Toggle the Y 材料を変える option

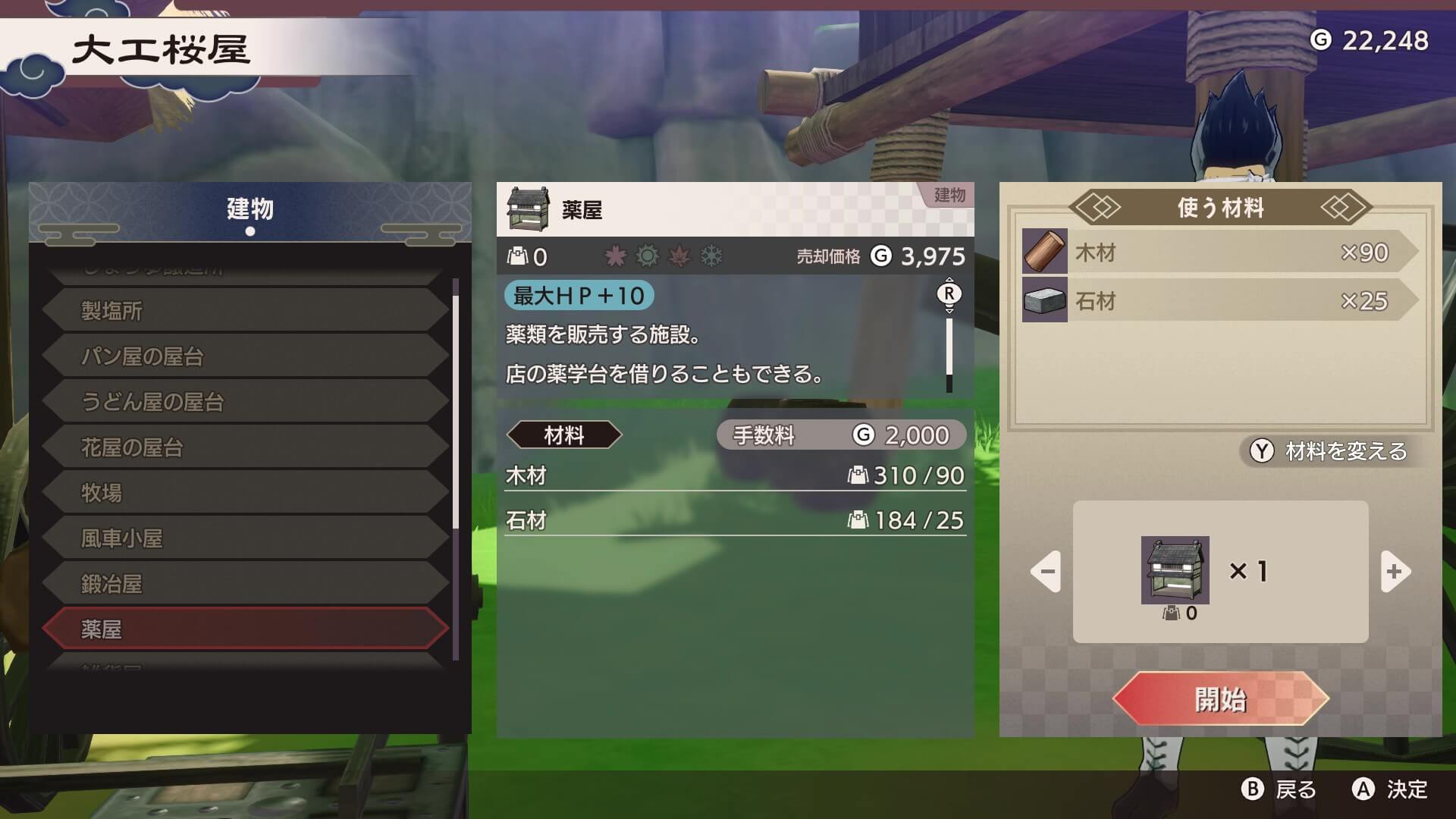pos(1327,451)
